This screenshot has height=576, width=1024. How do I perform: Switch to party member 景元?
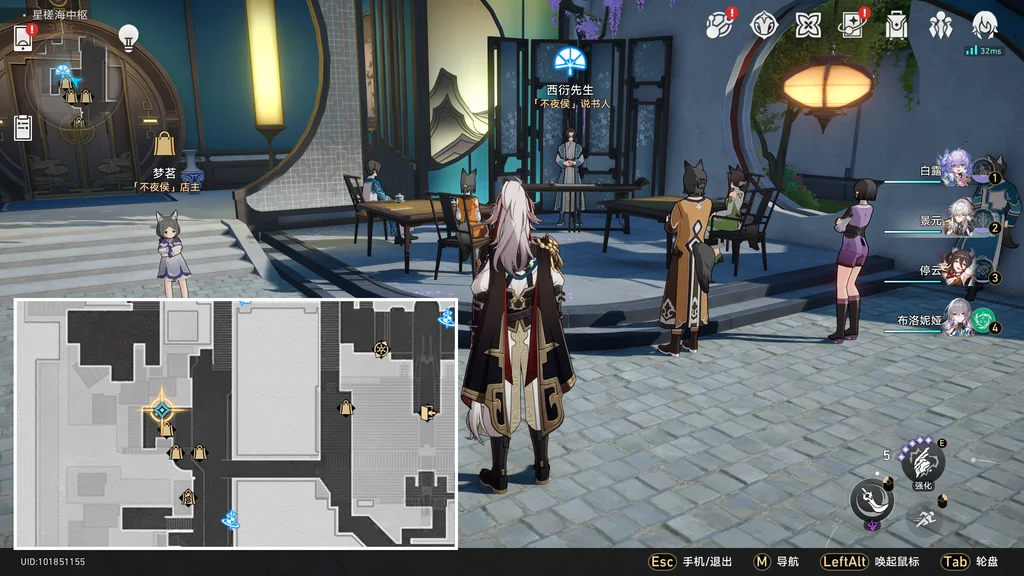click(x=958, y=217)
